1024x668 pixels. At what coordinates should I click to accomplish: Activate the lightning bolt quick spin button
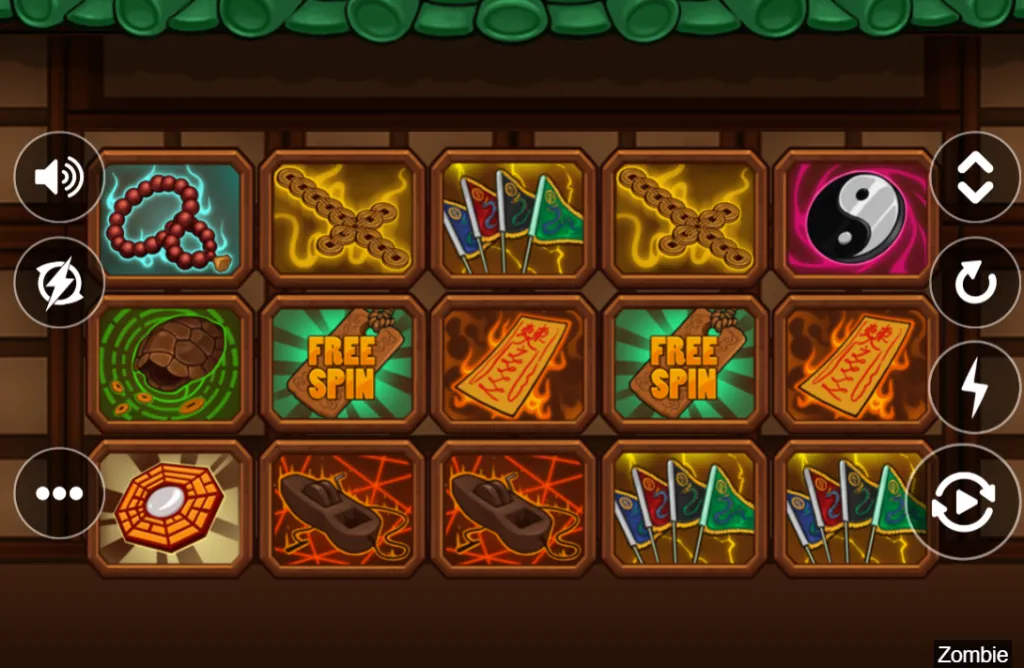pyautogui.click(x=975, y=388)
